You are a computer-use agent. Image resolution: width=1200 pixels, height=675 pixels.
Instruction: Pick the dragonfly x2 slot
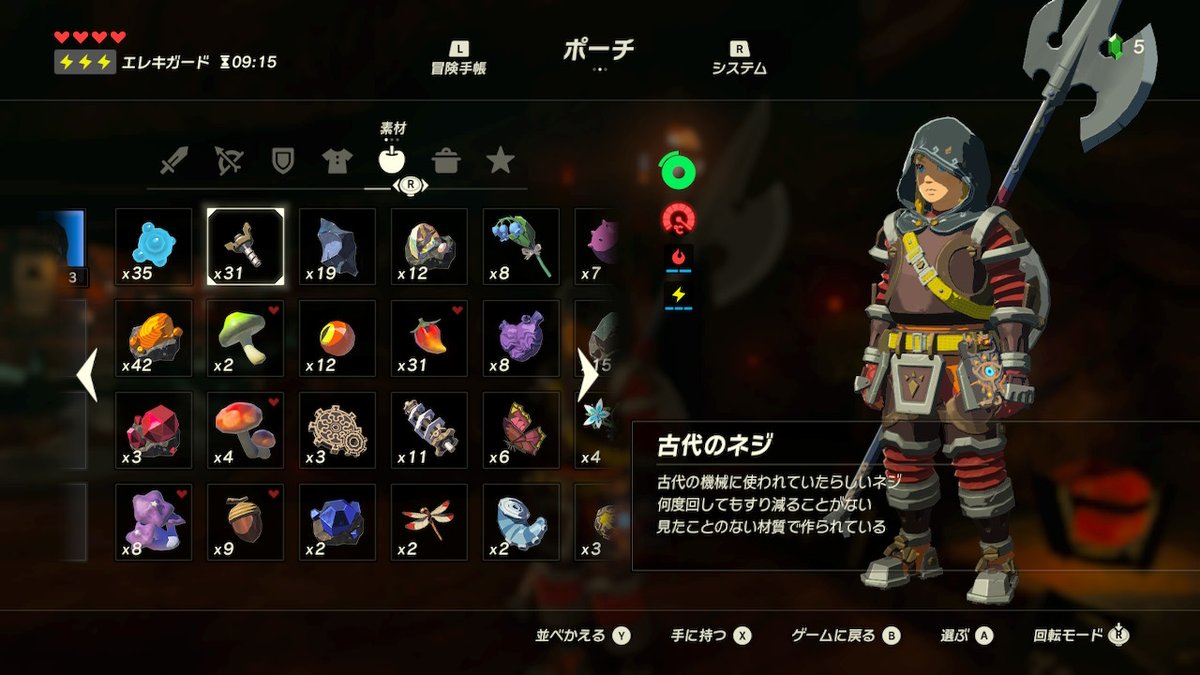tap(430, 523)
